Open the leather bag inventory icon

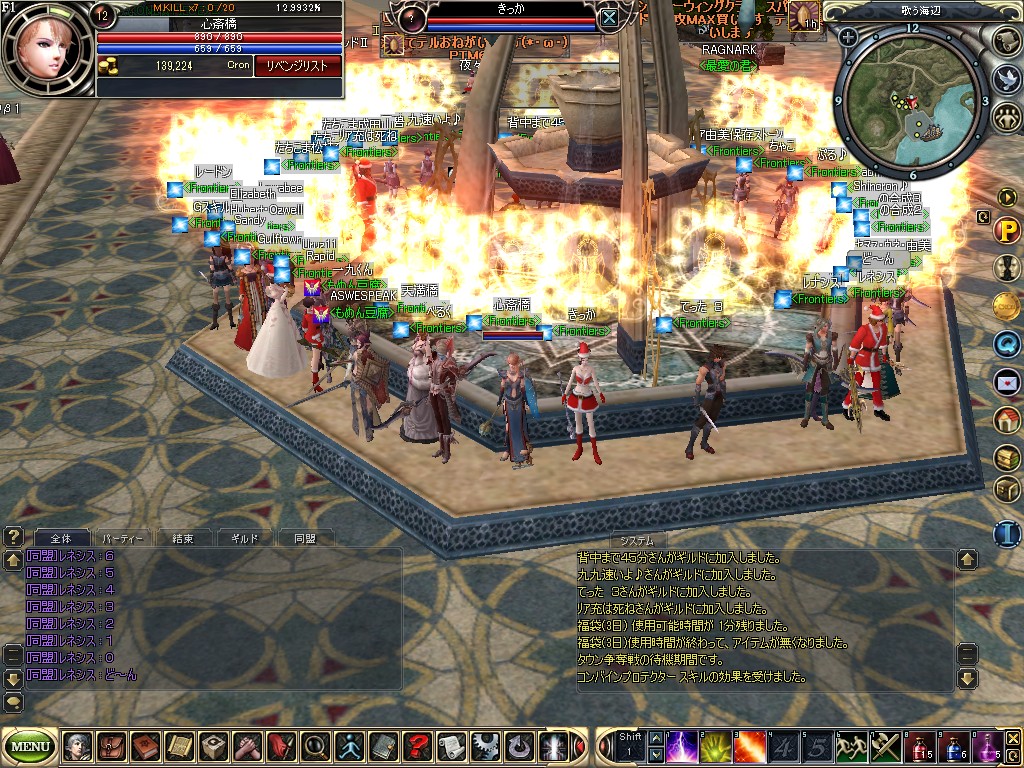click(110, 746)
